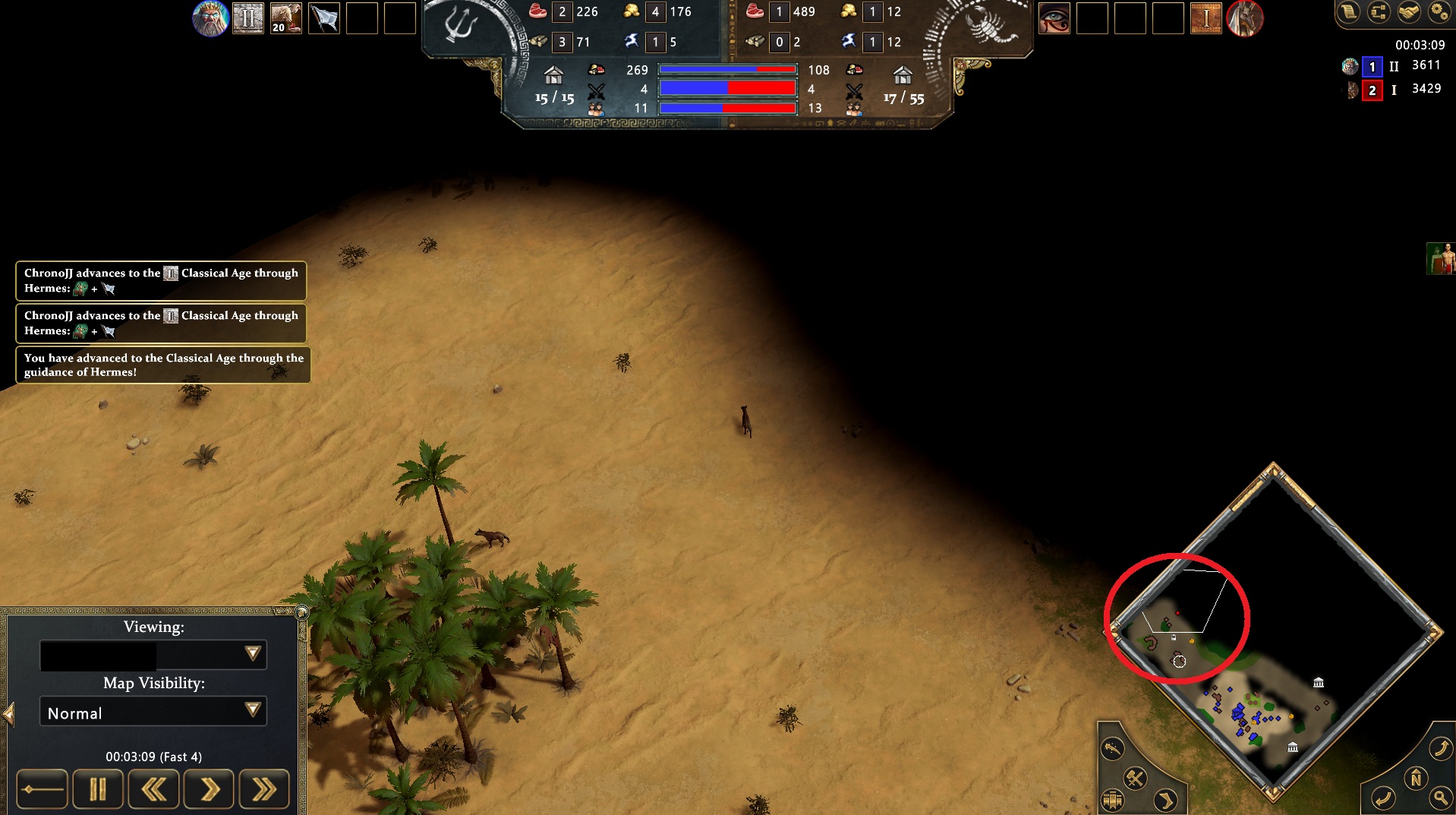Open the diplomacy handshake panel

pyautogui.click(x=1409, y=11)
